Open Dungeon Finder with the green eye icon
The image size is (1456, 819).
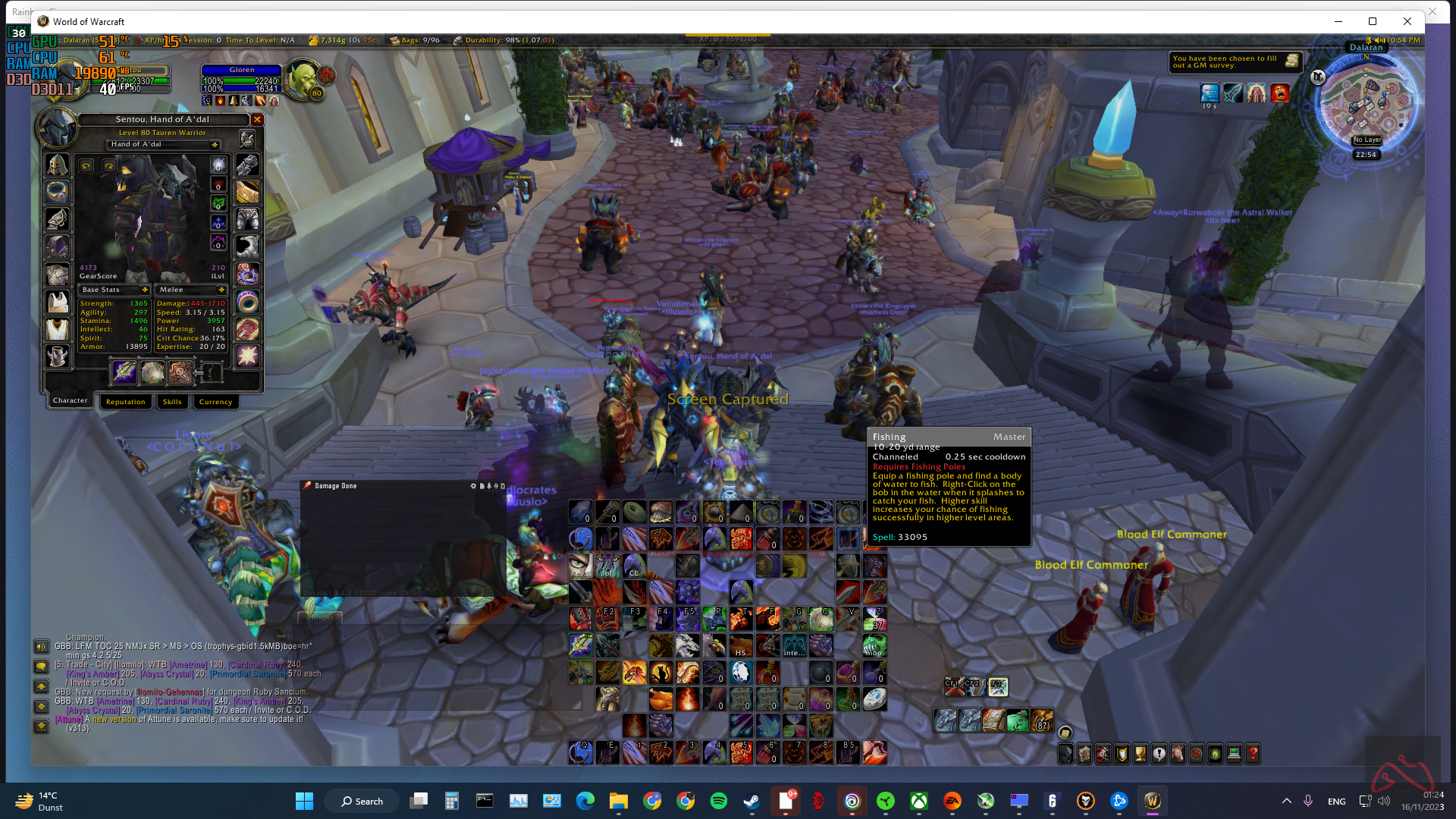pos(1213,755)
